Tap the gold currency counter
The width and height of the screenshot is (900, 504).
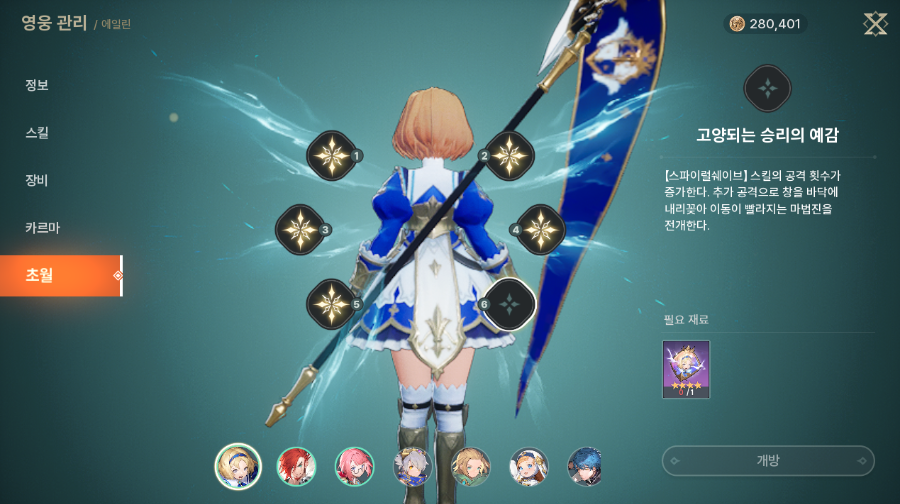(765, 24)
